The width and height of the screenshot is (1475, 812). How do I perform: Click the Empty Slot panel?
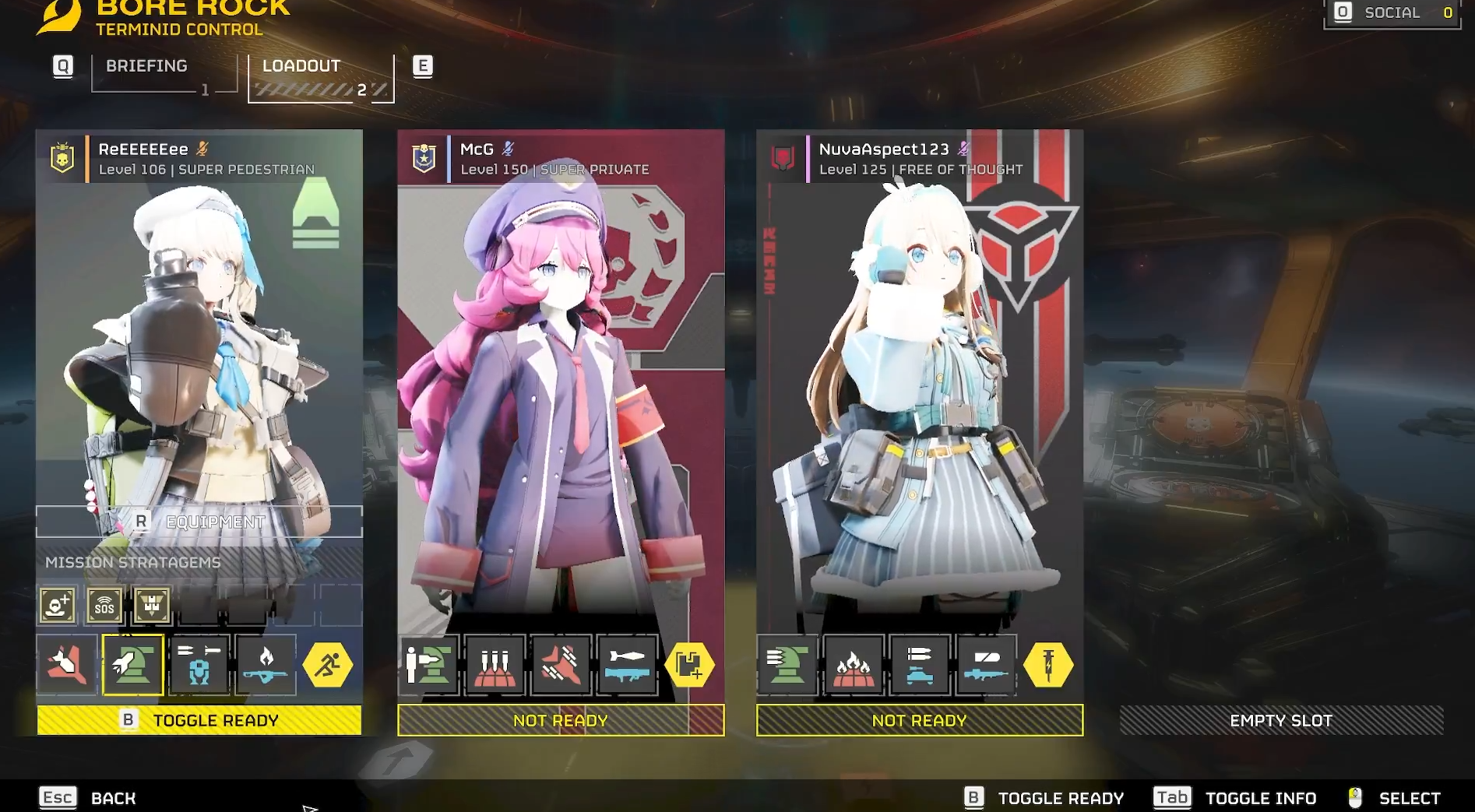click(x=1281, y=720)
